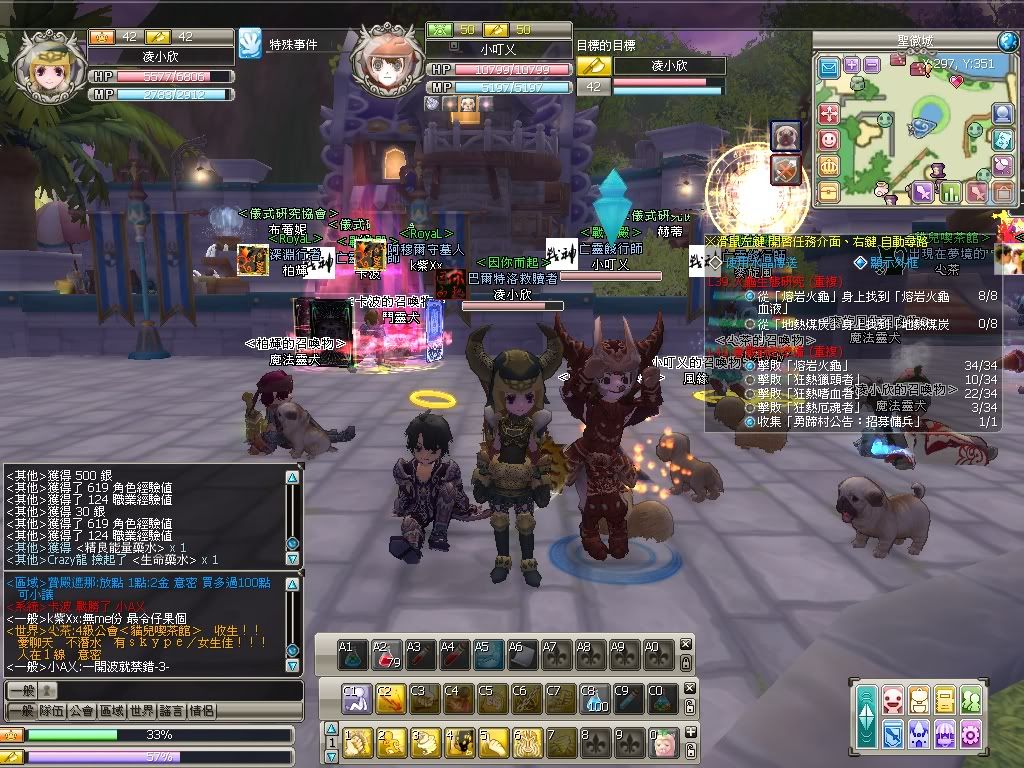Open the green bar chart ranking icon
1024x768 pixels.
click(951, 191)
